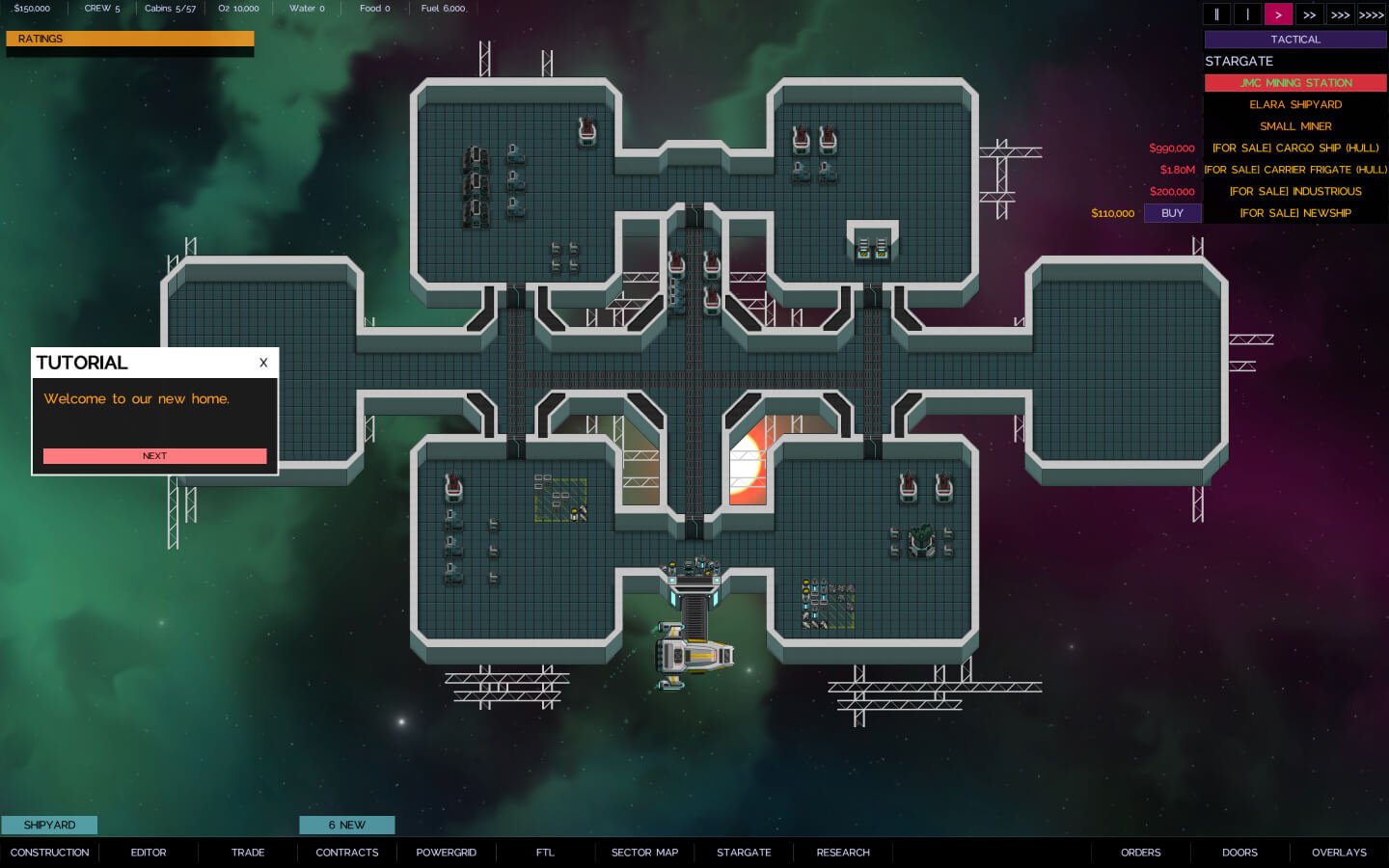Open the SECTOR MAP
This screenshot has width=1389, height=868.
point(643,852)
